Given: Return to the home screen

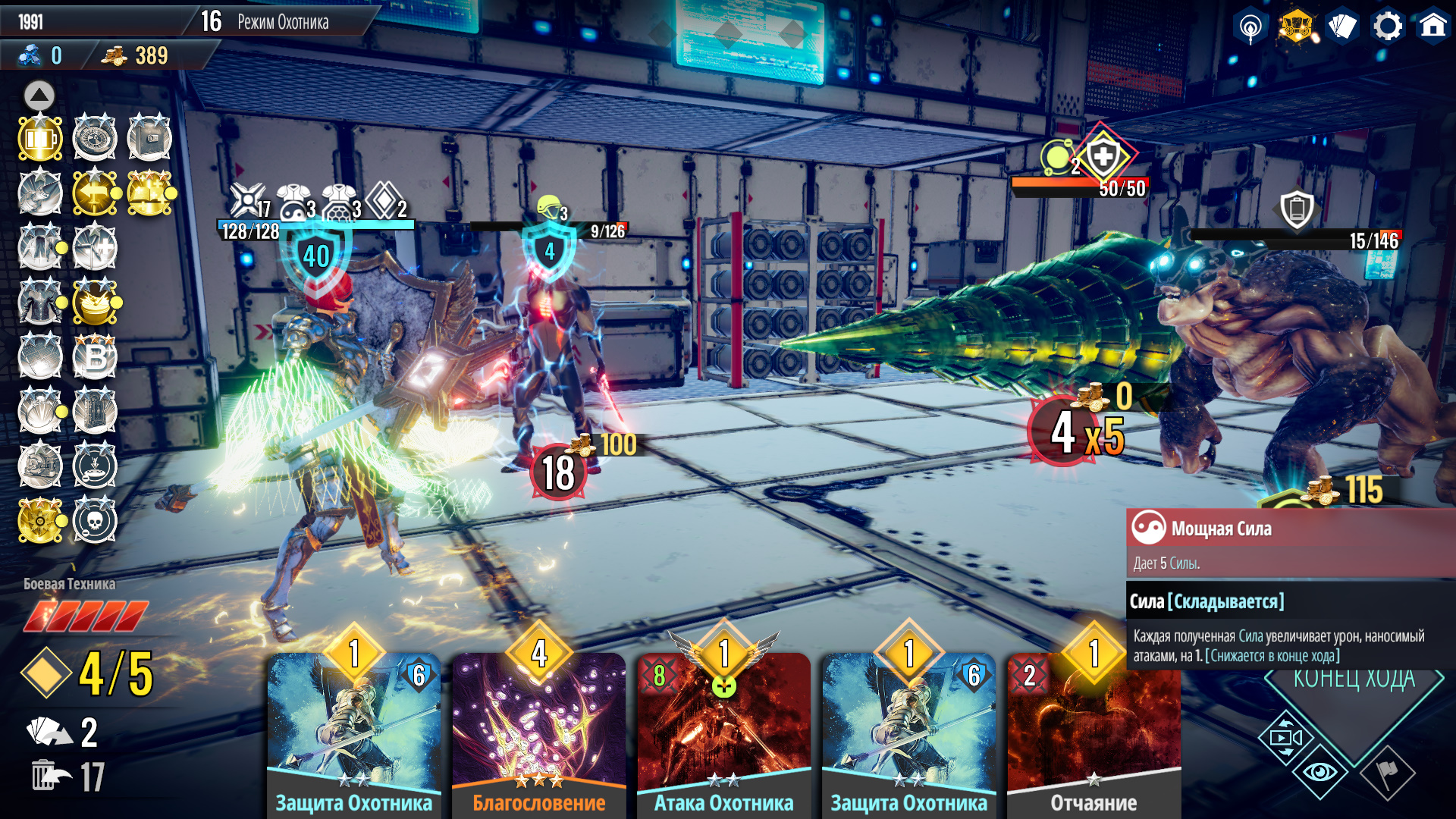Looking at the screenshot, I should pos(1432,27).
